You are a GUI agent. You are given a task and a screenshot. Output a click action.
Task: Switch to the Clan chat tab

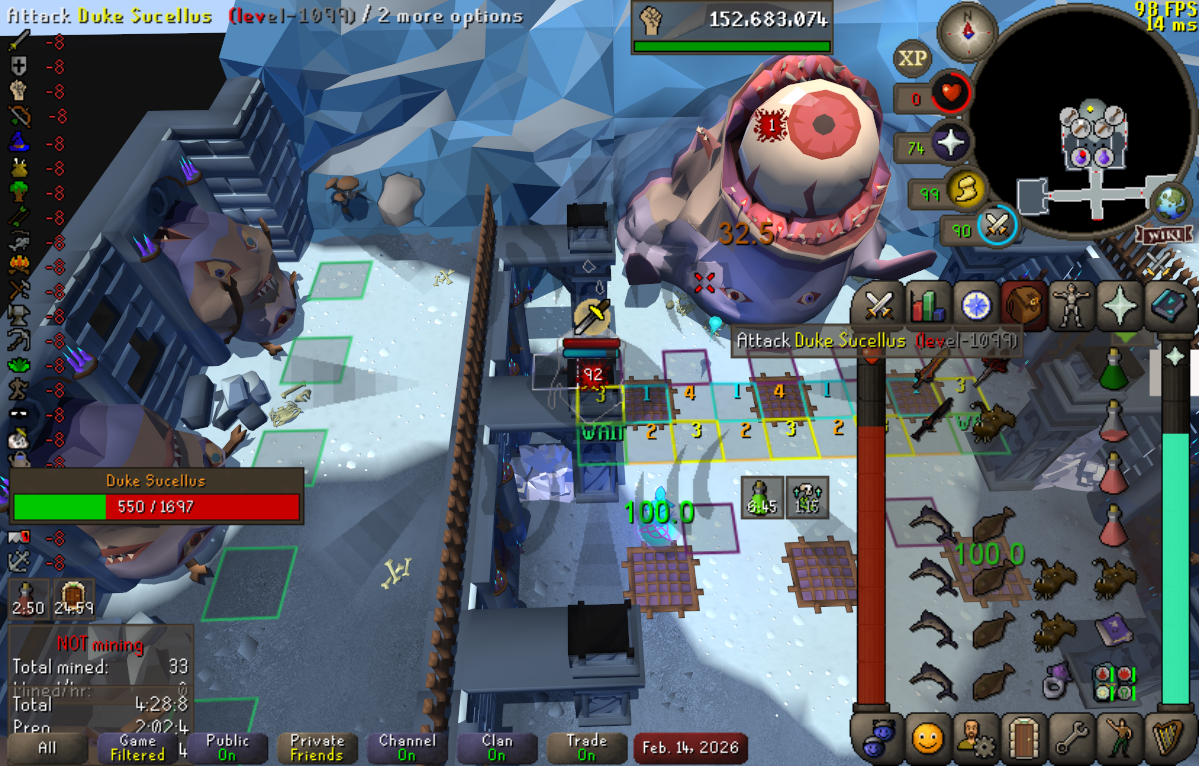click(496, 747)
